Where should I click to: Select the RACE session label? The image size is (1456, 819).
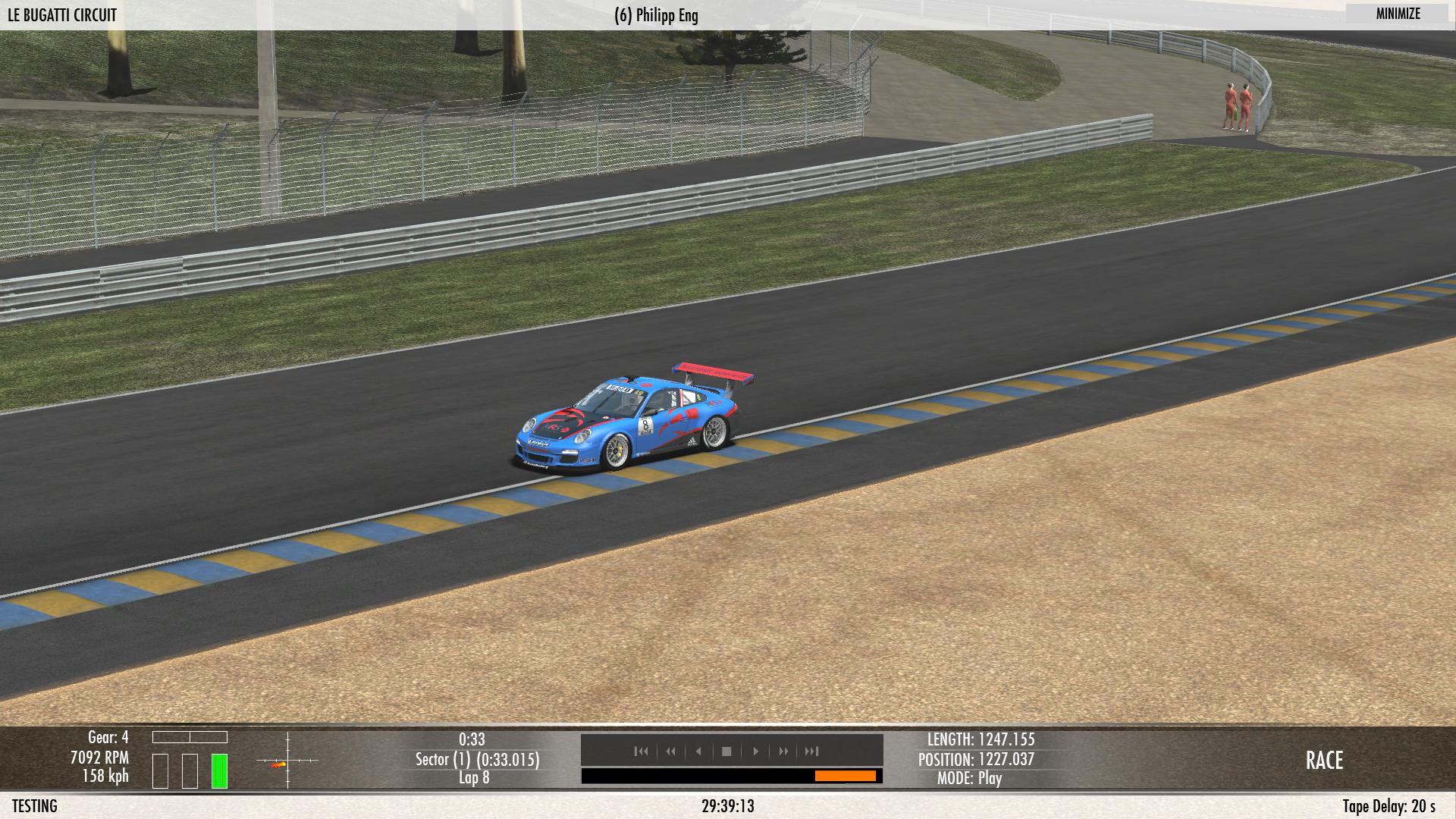tap(1324, 761)
